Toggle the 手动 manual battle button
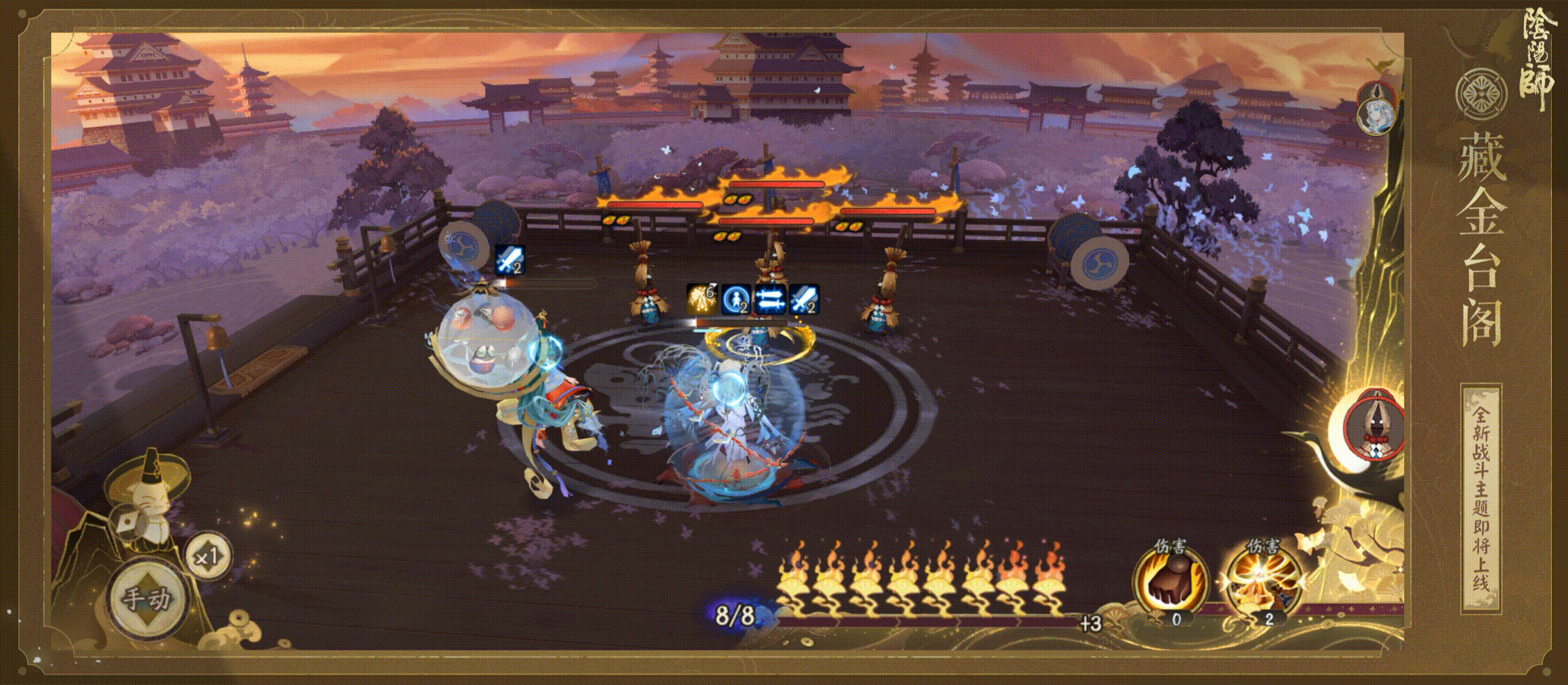Image resolution: width=1568 pixels, height=685 pixels. (146, 598)
